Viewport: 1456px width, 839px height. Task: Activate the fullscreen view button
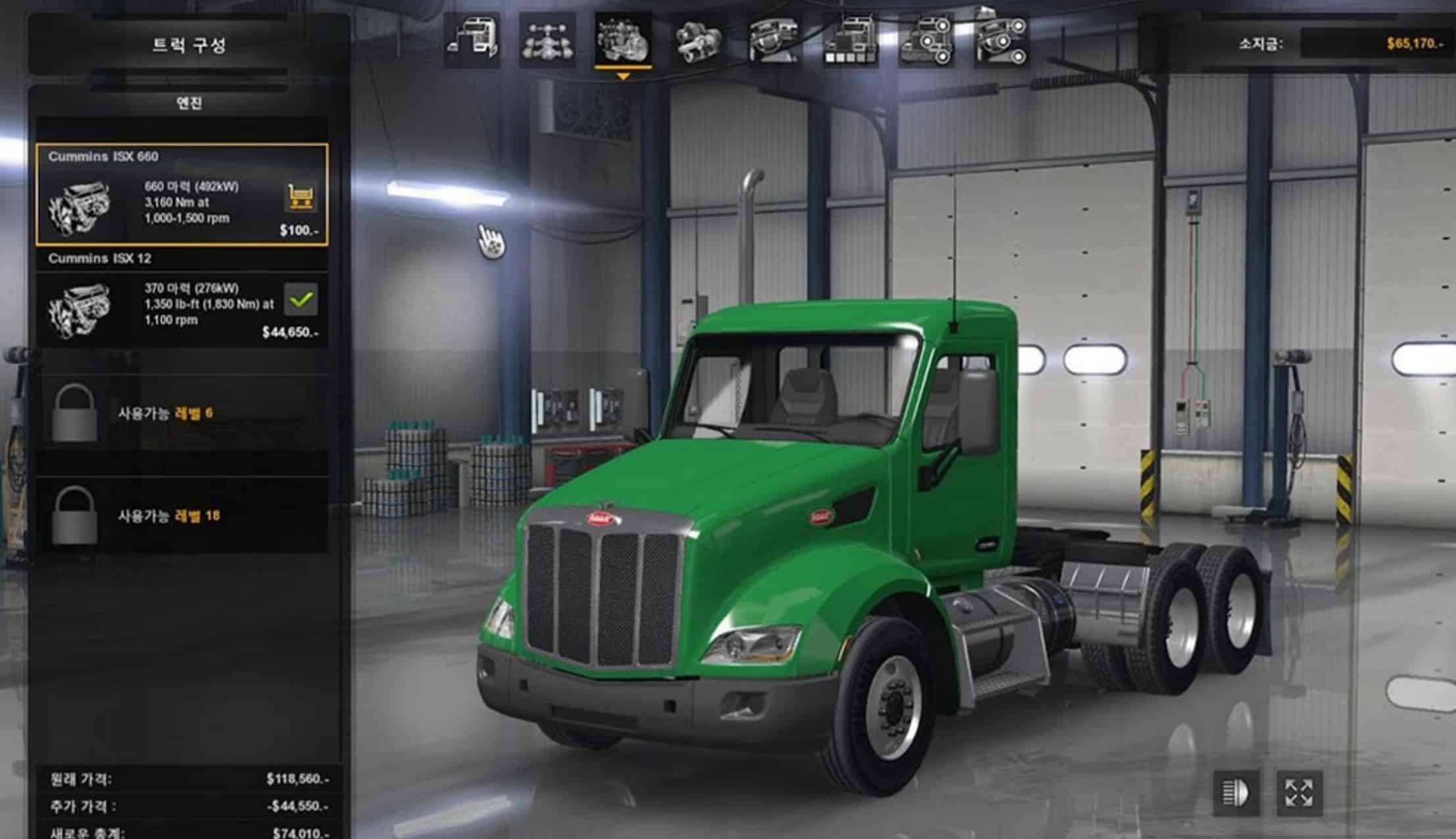tap(1299, 792)
